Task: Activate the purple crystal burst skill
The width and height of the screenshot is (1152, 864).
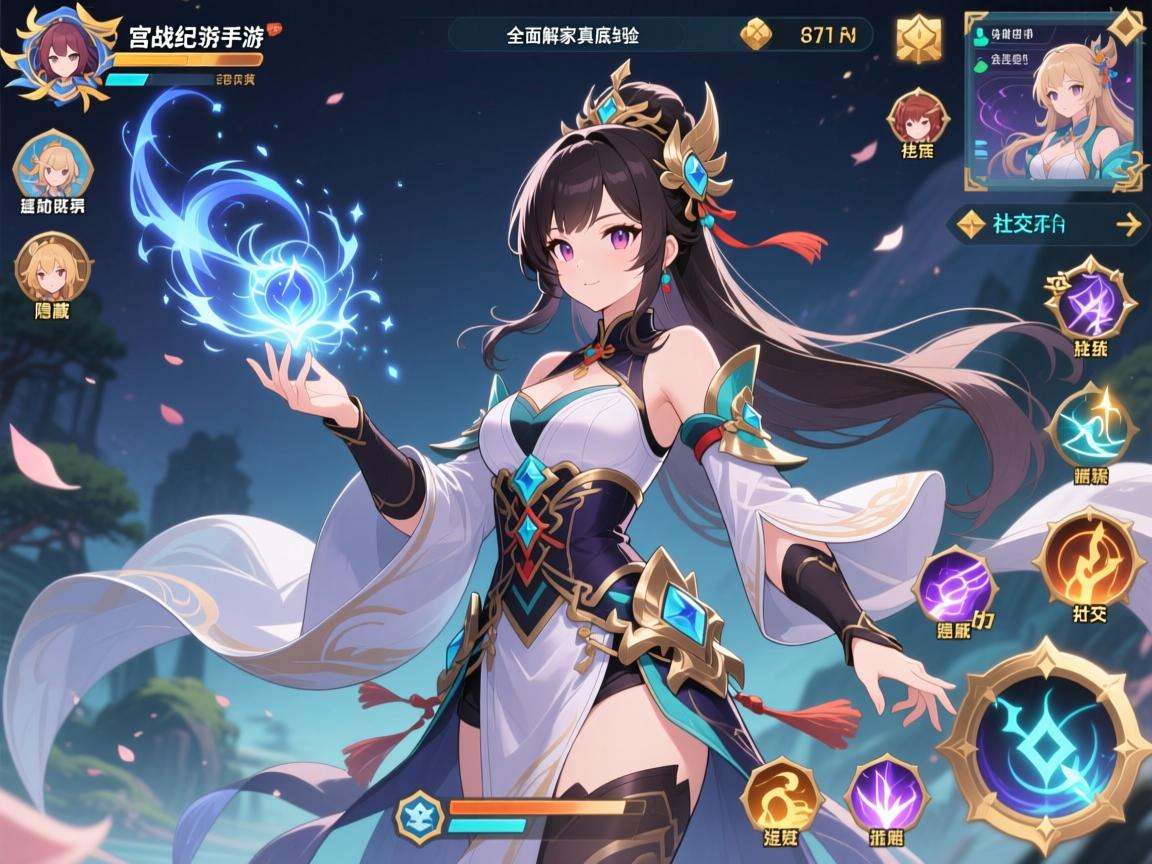Action: point(887,794)
